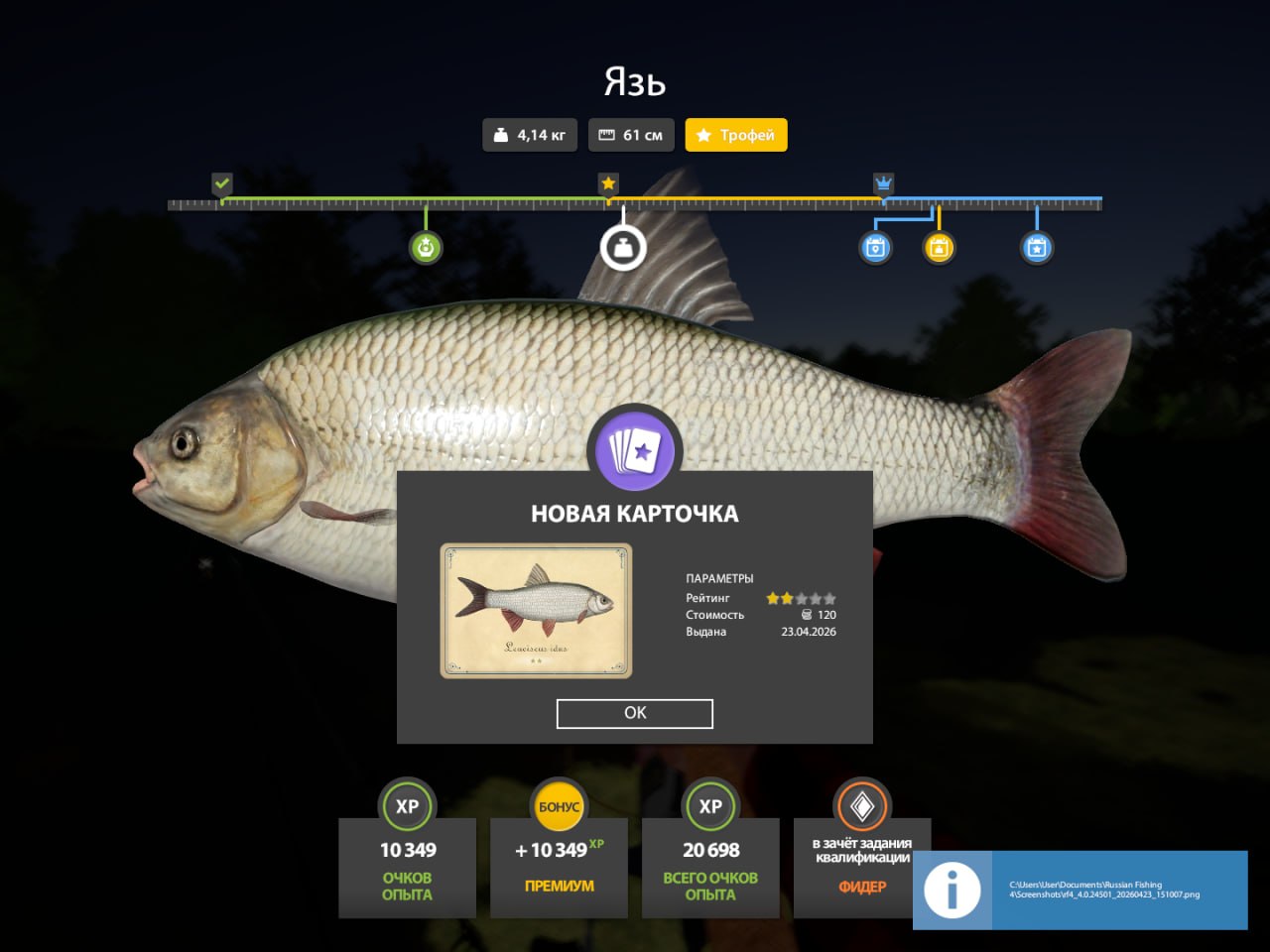Click the green stopwatch record icon on the timeline
The height and width of the screenshot is (952, 1270).
pyautogui.click(x=427, y=248)
